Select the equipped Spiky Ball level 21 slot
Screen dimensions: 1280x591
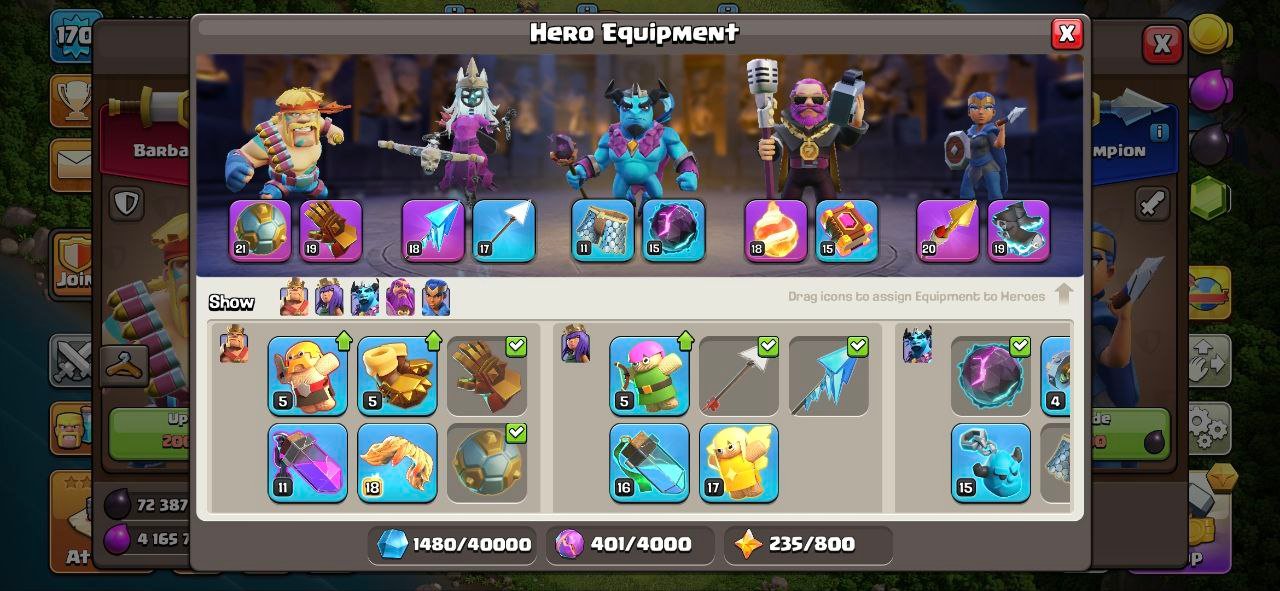(260, 231)
